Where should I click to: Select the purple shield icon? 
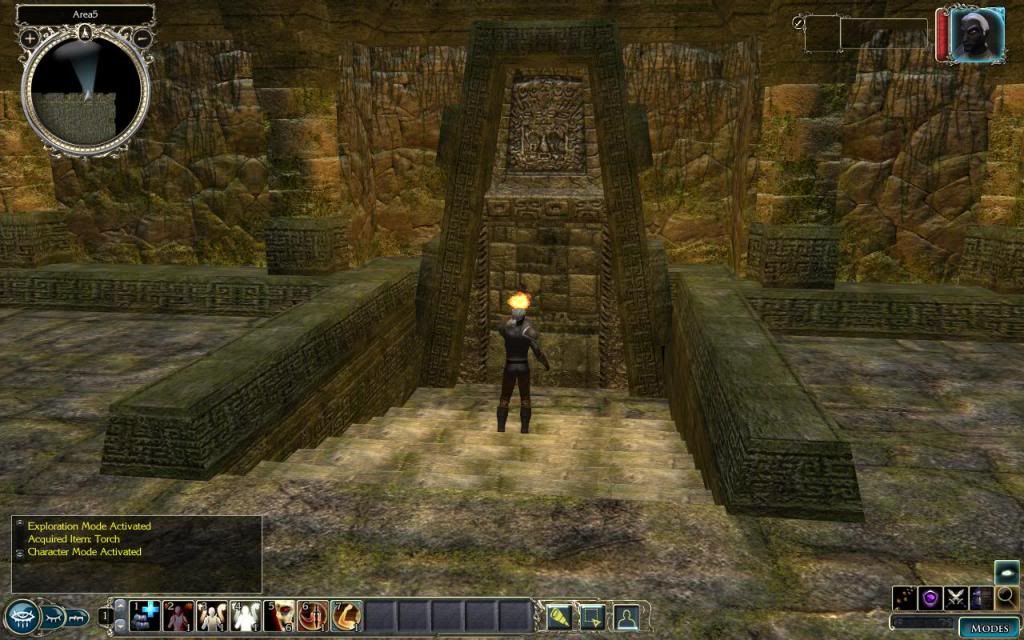930,598
